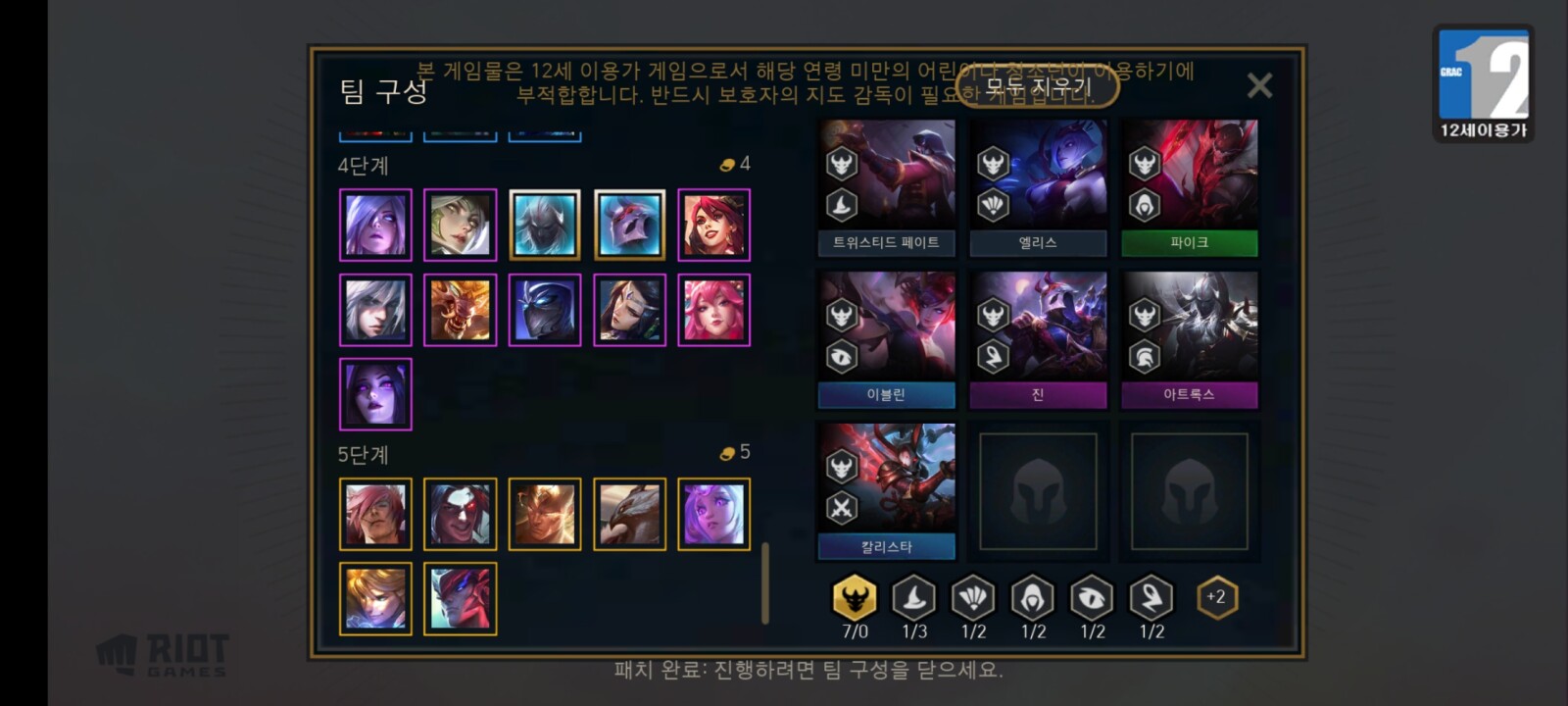1568x706 pixels.
Task: Toggle 이블린 champion selection
Action: [x=885, y=333]
